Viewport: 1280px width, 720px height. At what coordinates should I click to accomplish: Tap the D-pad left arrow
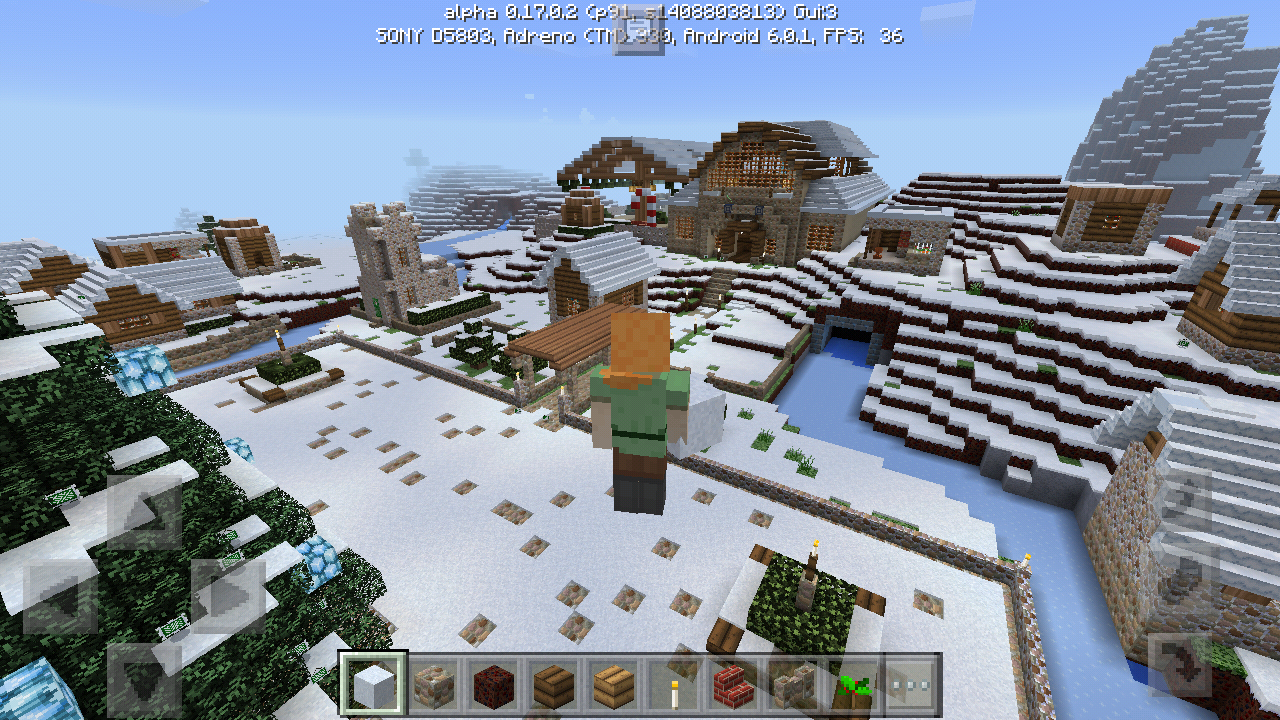pyautogui.click(x=60, y=596)
